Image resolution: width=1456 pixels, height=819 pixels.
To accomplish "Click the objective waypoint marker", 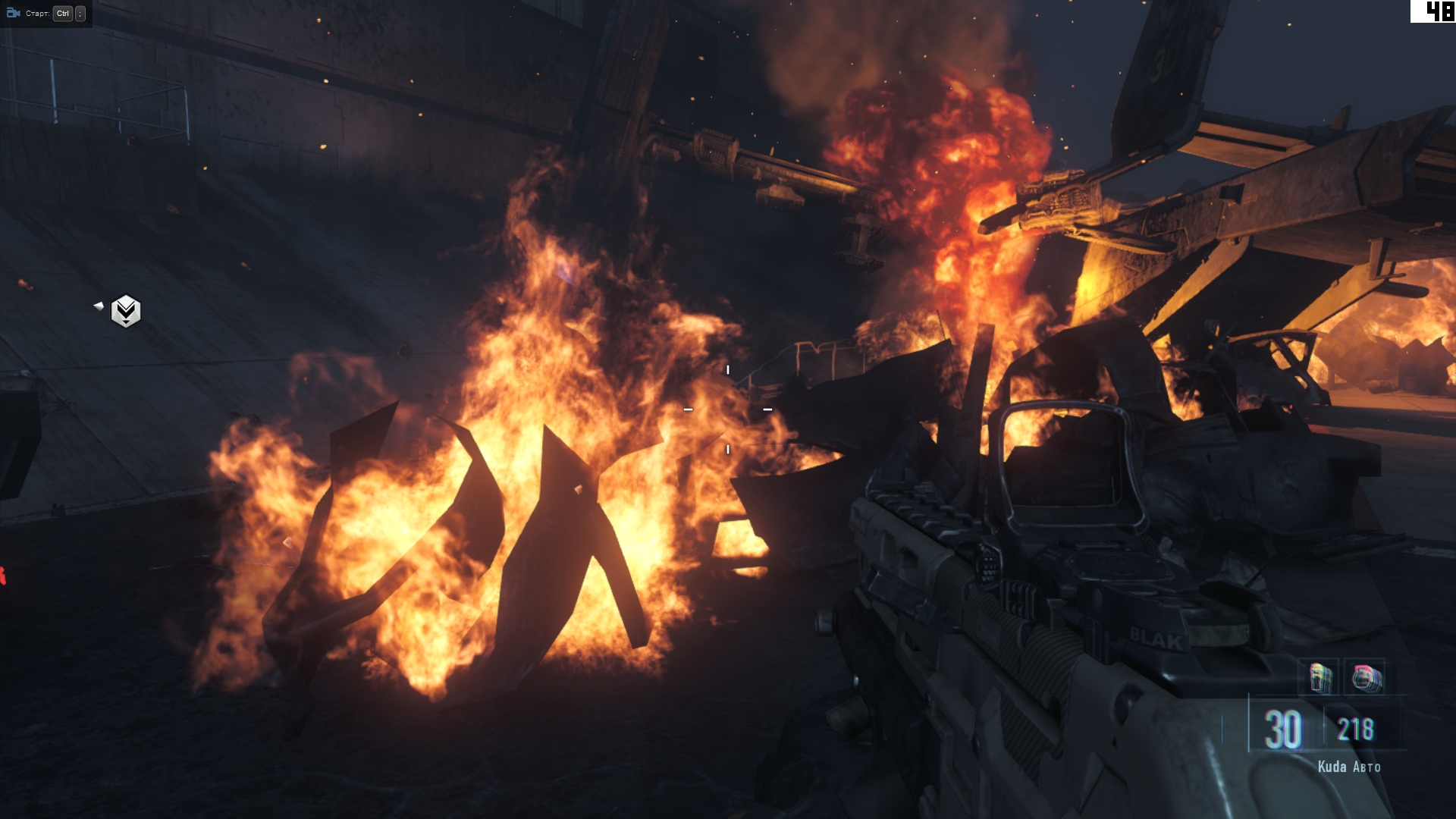I will [126, 311].
